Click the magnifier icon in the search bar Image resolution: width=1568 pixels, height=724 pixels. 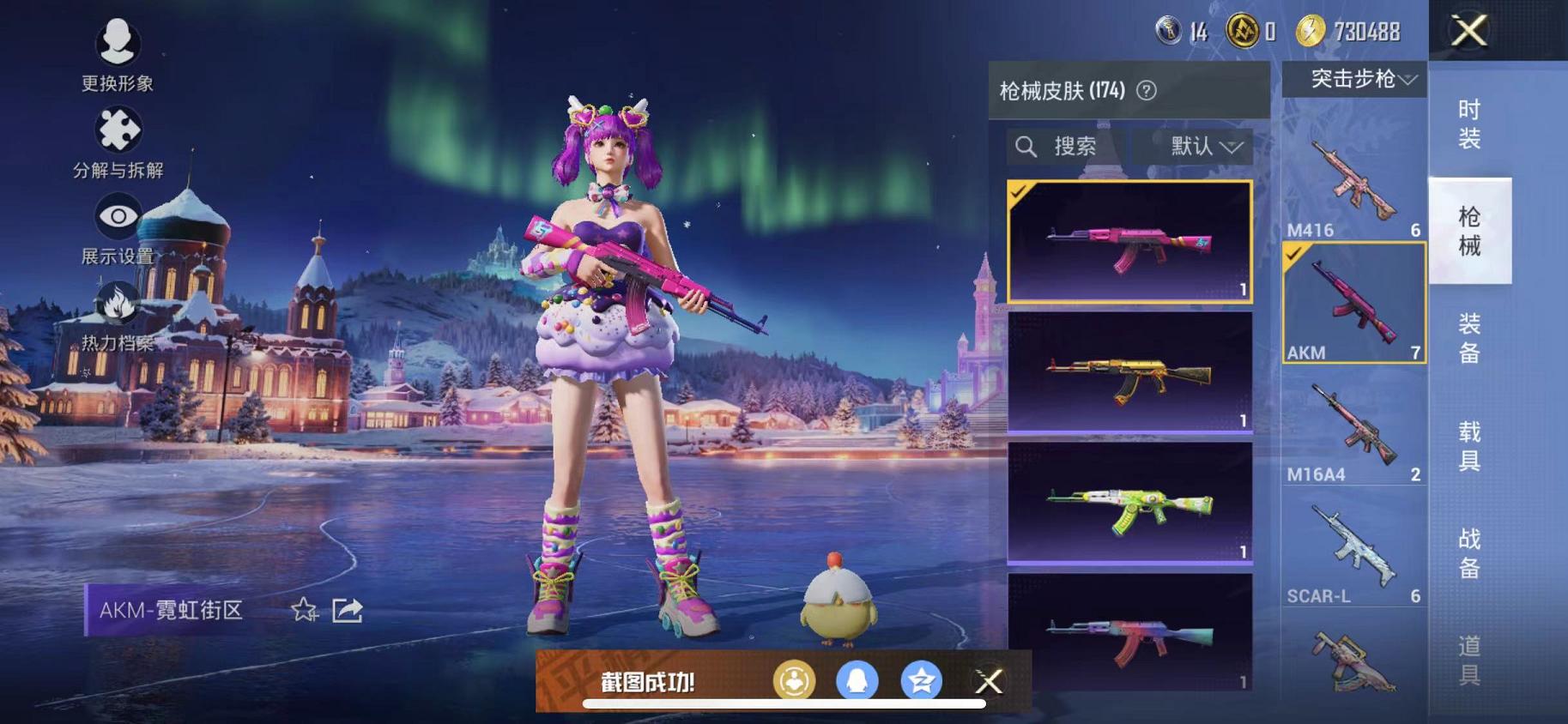pos(1026,147)
